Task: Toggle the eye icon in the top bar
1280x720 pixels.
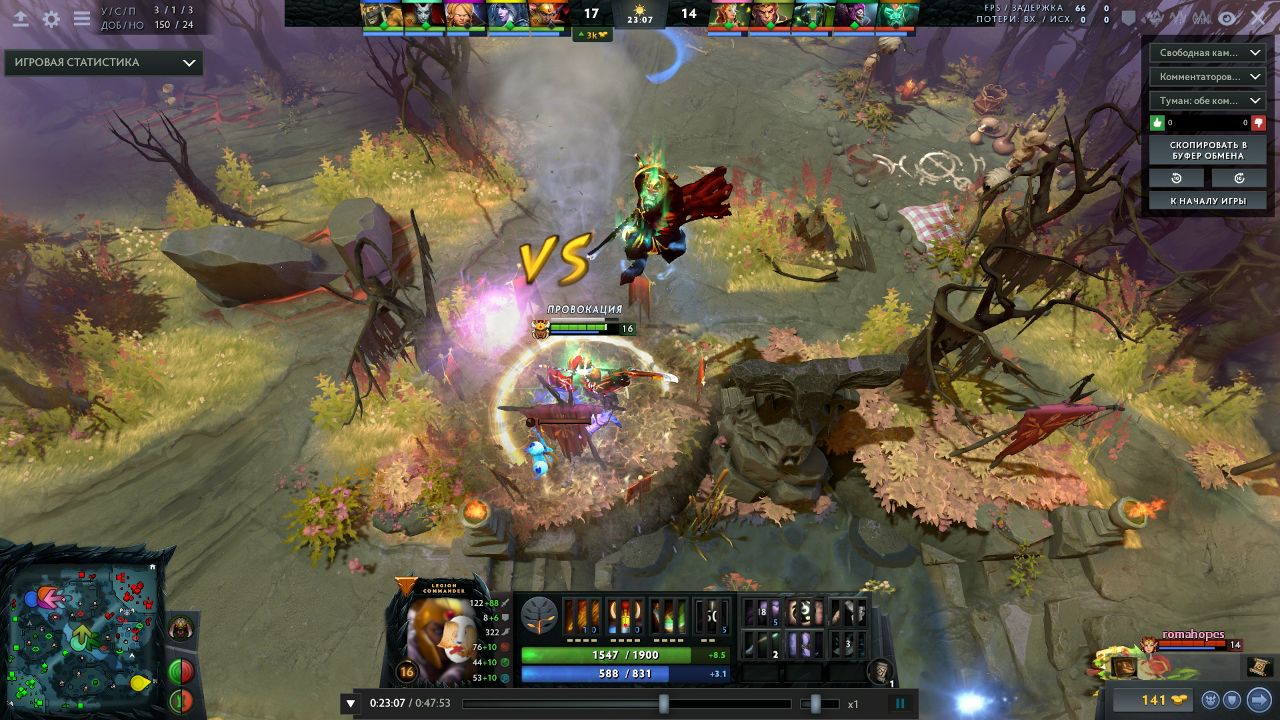Action: pos(1227,18)
